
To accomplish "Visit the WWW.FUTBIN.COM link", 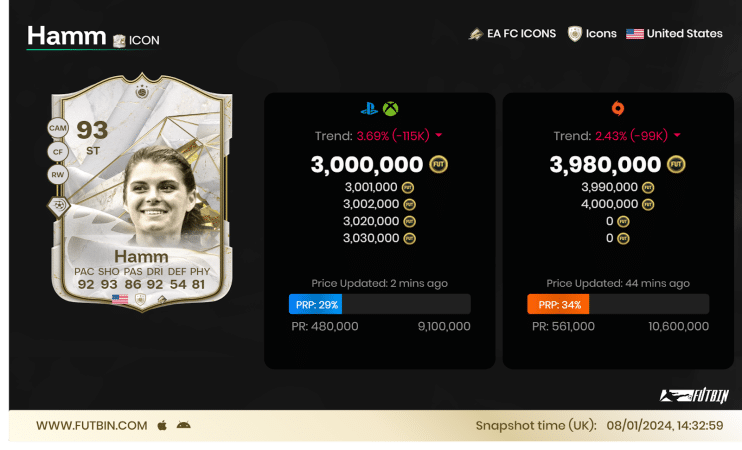I will (91, 426).
